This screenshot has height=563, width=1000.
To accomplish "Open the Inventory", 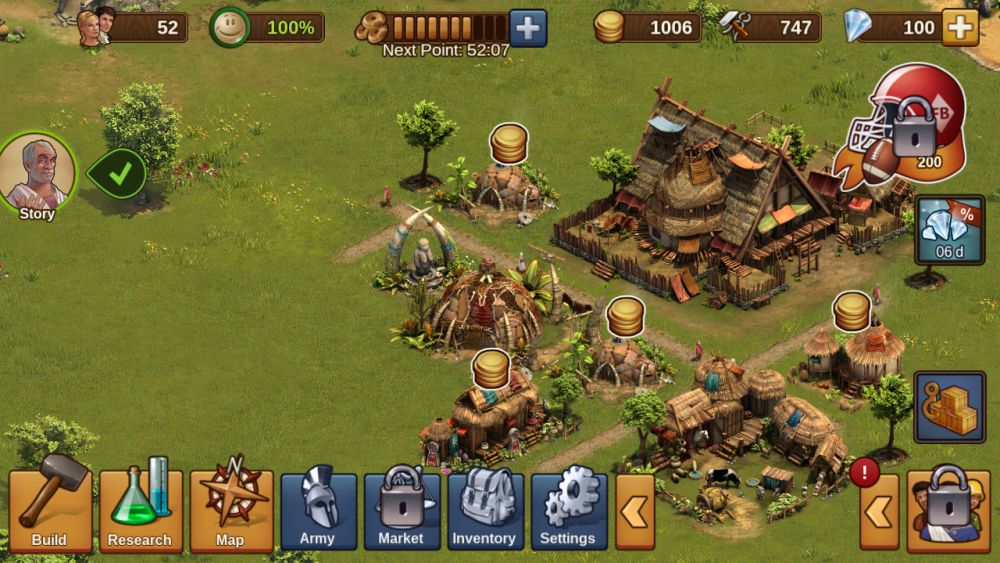I will pyautogui.click(x=485, y=510).
